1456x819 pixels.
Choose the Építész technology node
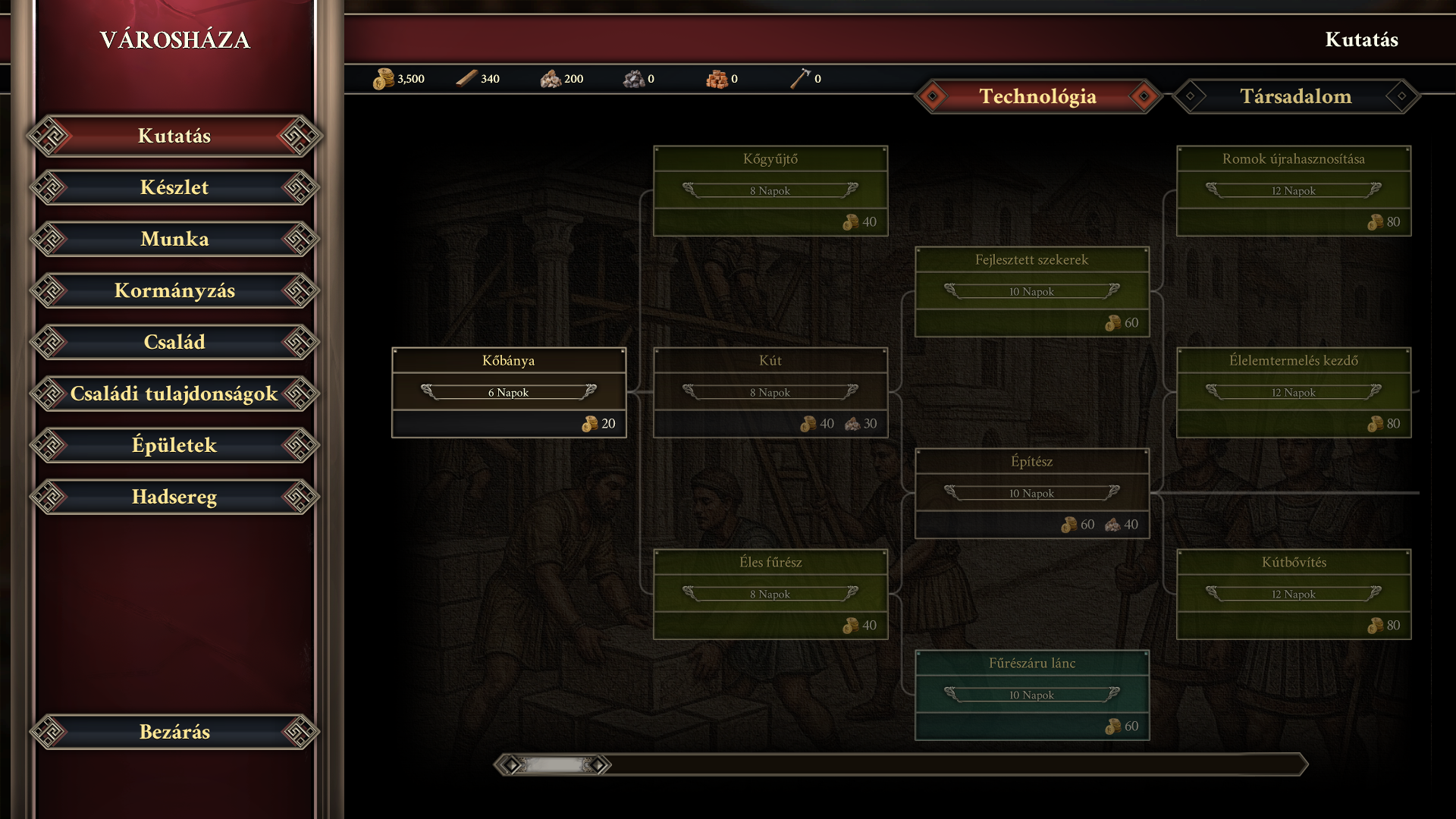pyautogui.click(x=1032, y=493)
